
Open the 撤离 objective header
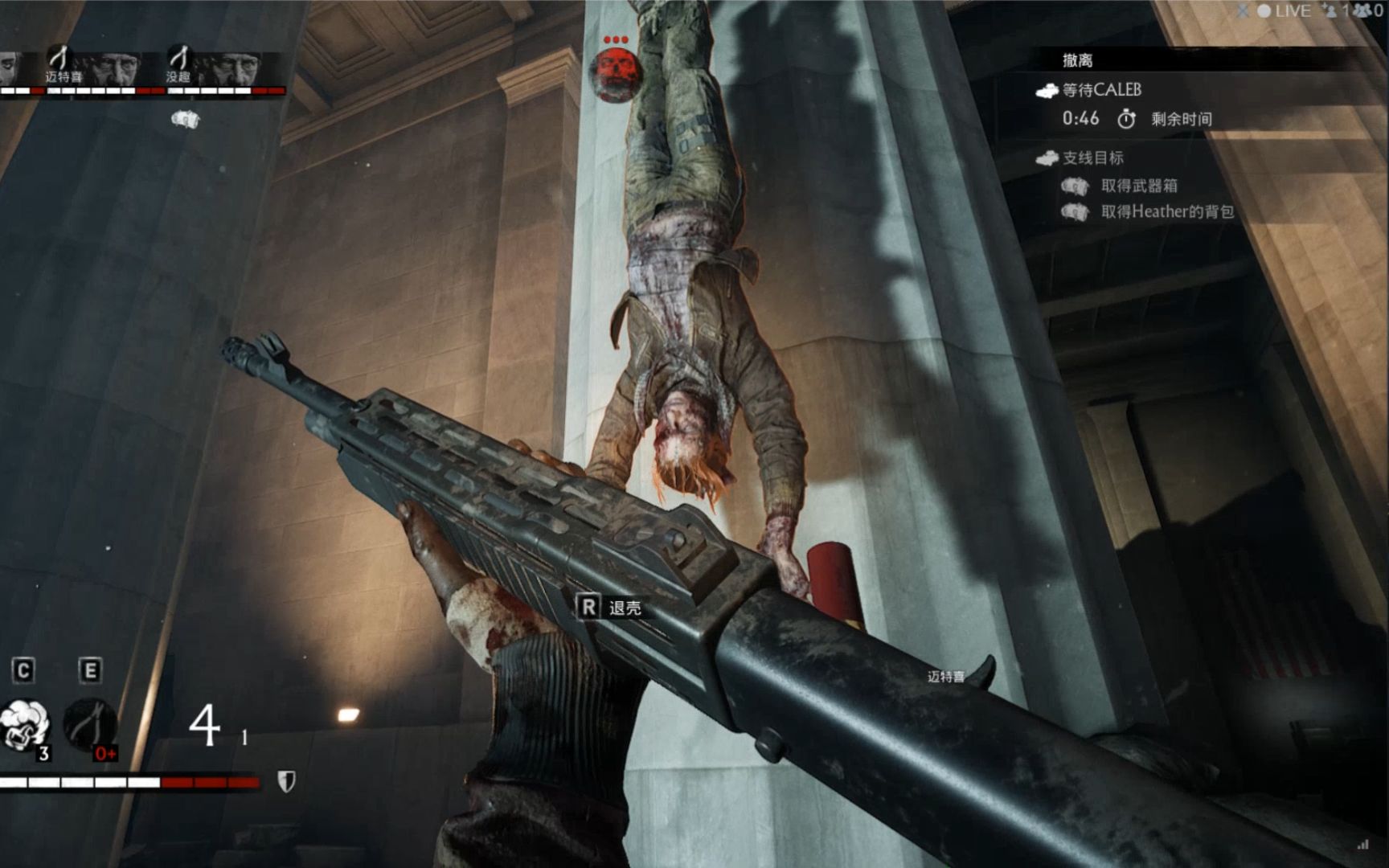(1077, 60)
